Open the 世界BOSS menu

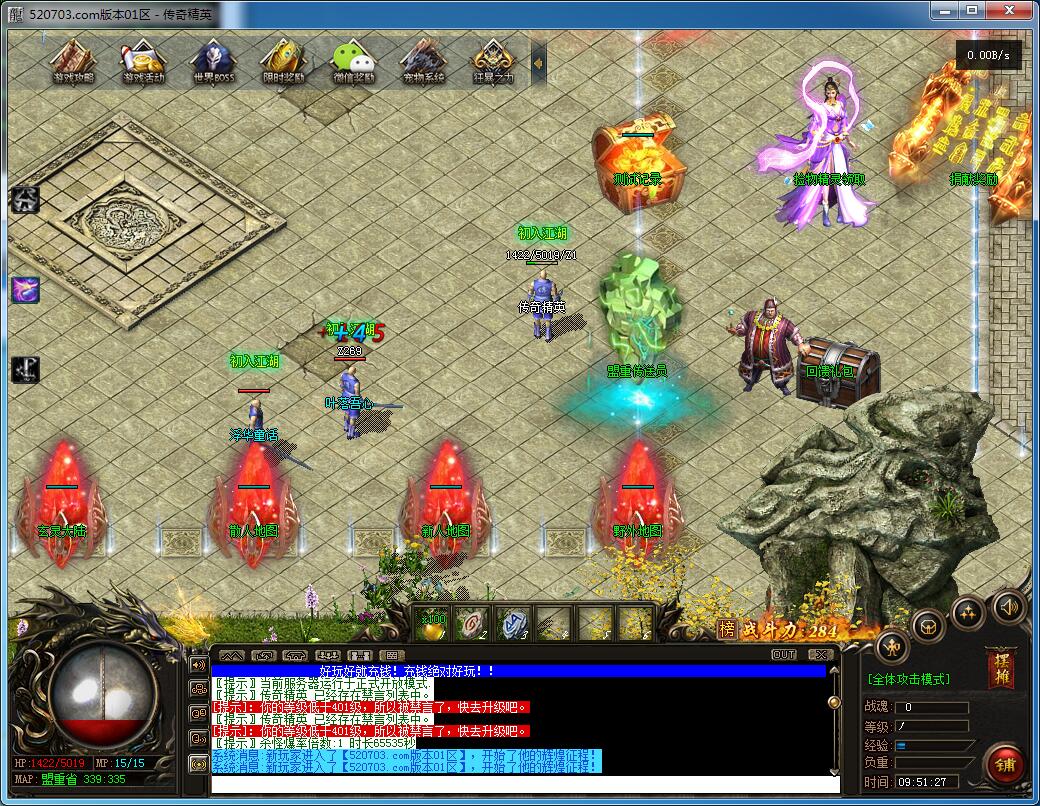[213, 61]
